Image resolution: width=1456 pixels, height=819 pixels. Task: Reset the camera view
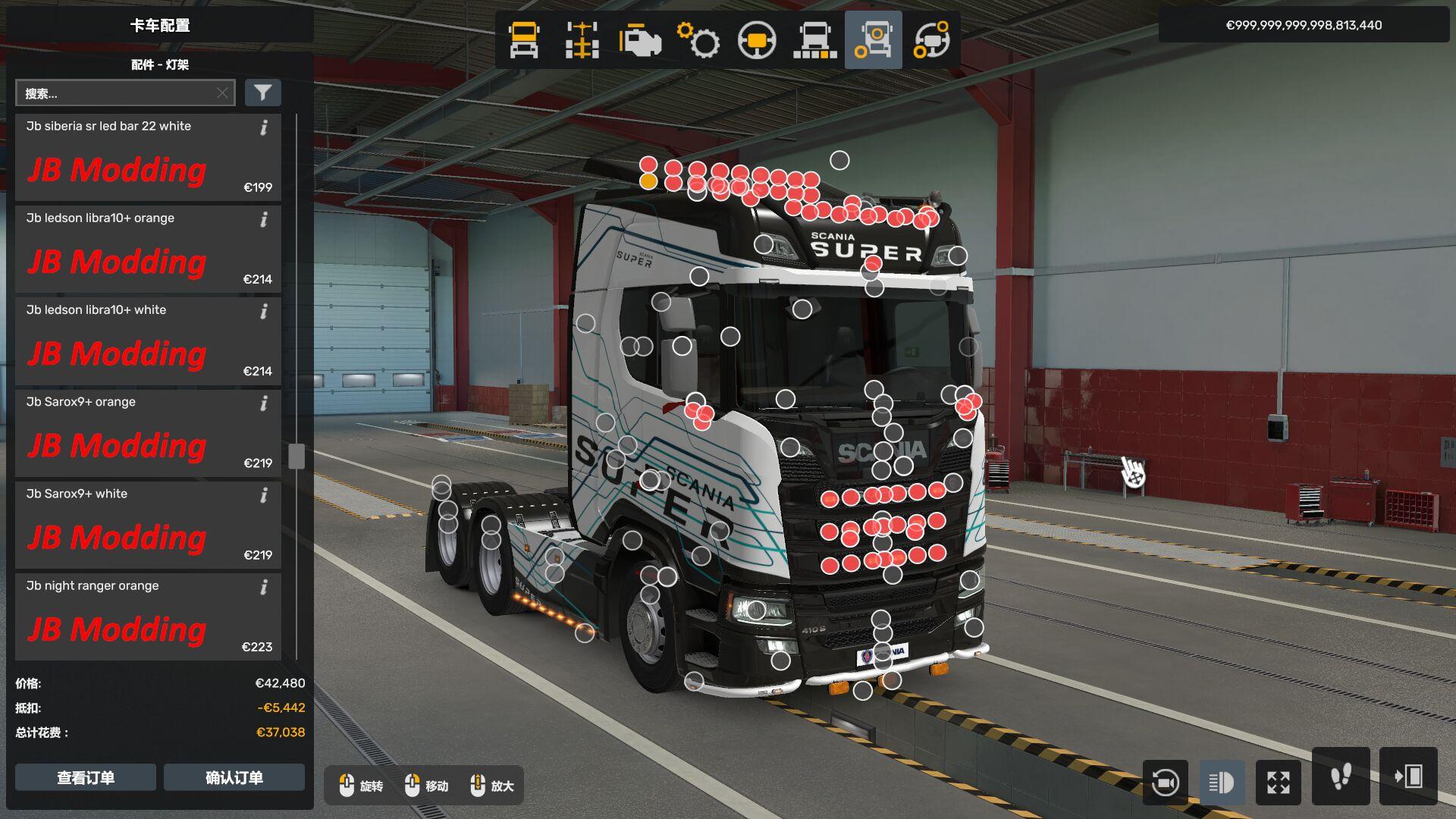click(1165, 783)
